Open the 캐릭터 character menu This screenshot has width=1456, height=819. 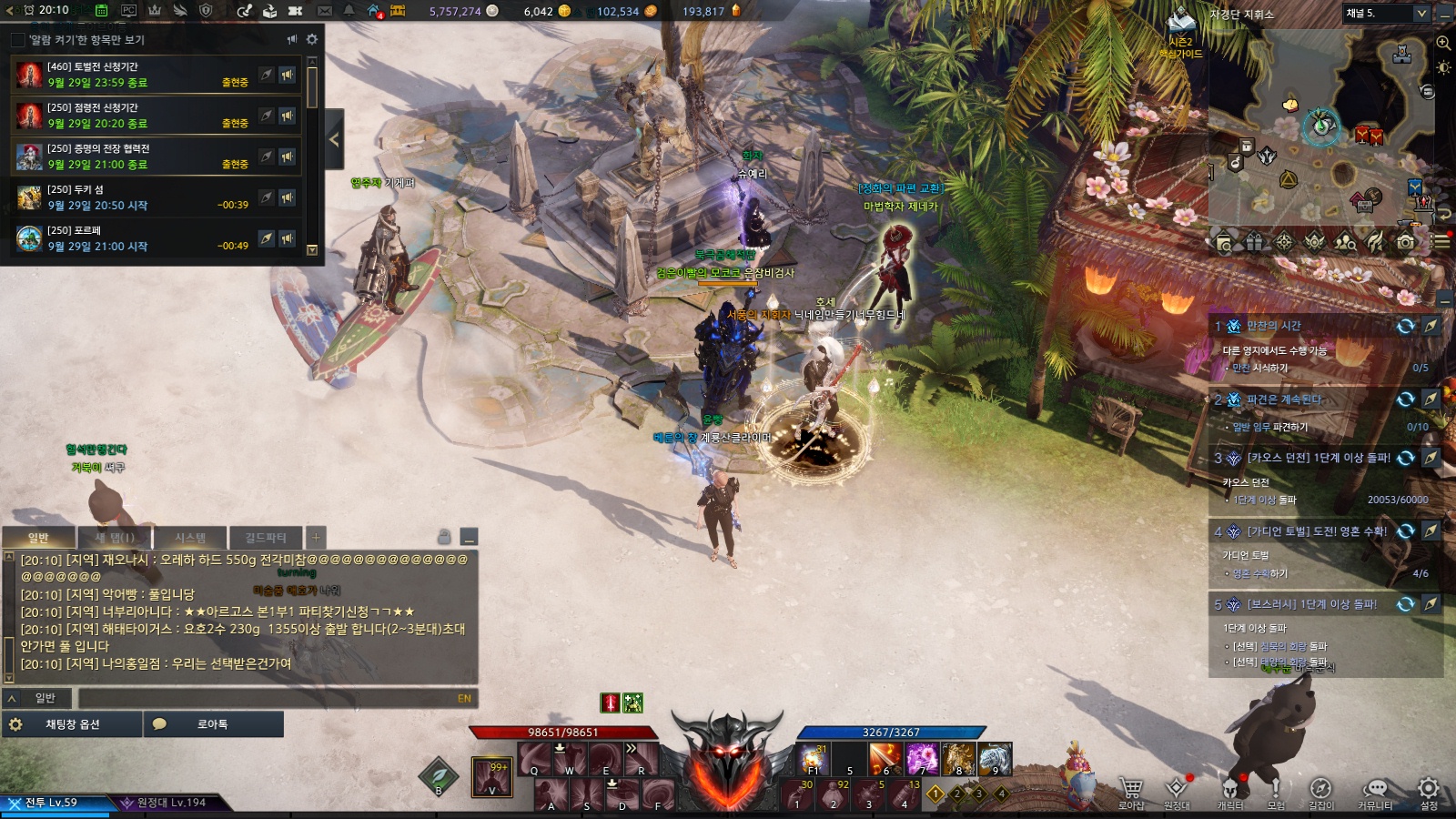pos(1230,791)
